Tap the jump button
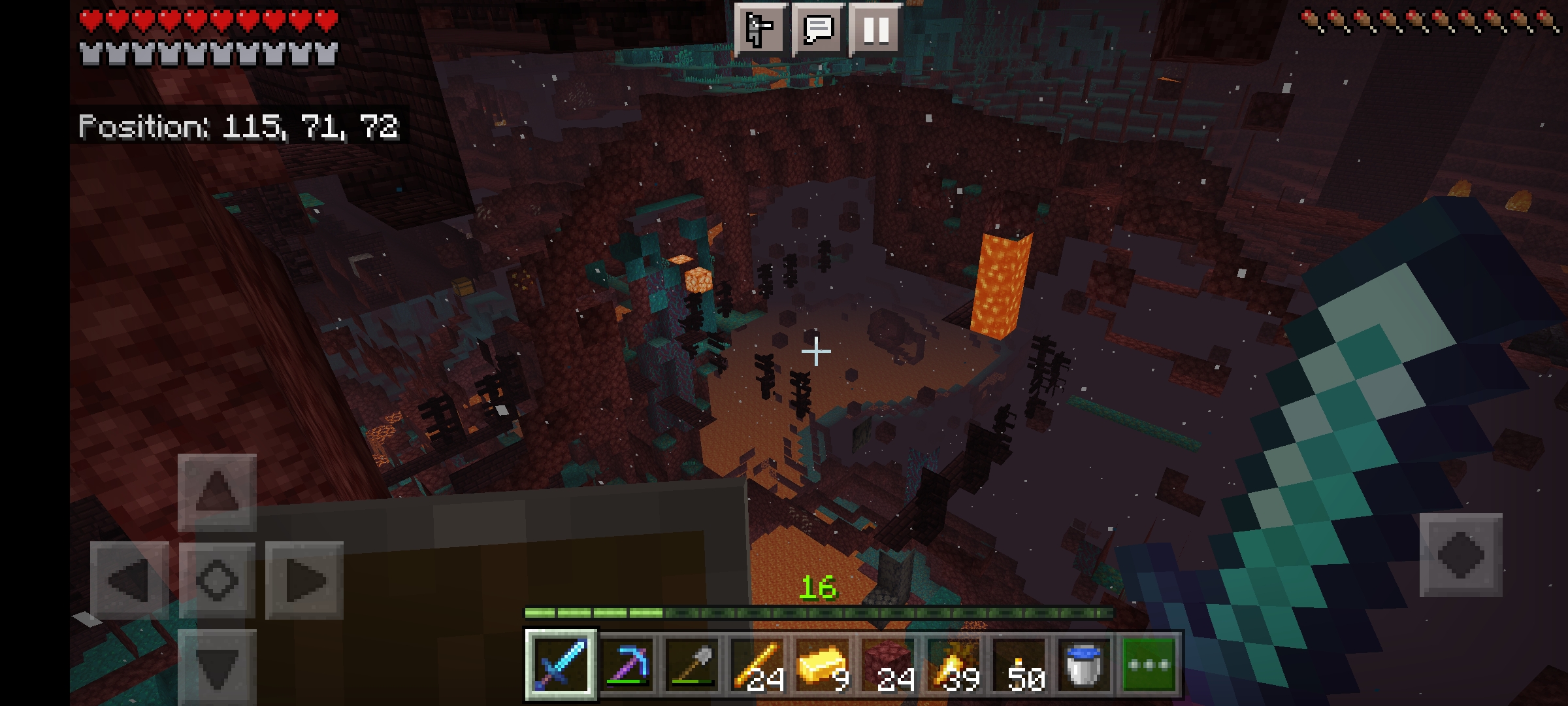1568x706 pixels. (x=1461, y=555)
